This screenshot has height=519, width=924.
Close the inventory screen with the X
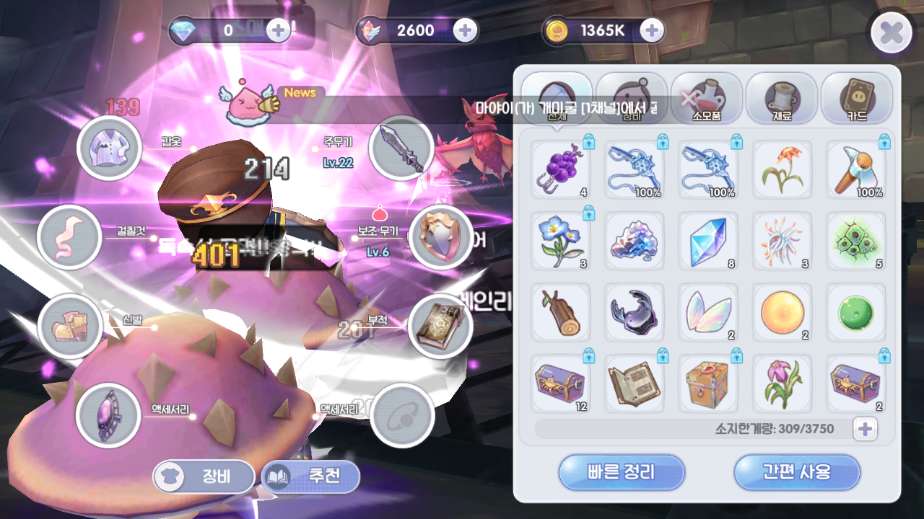point(890,34)
